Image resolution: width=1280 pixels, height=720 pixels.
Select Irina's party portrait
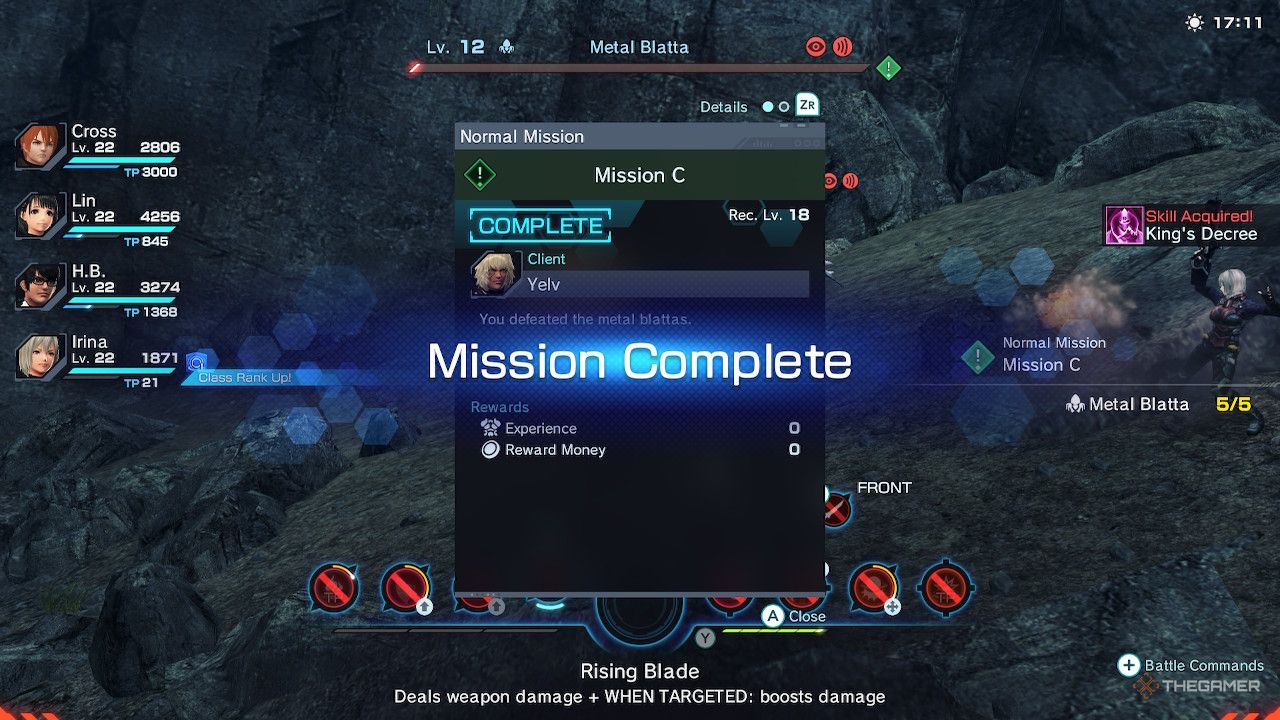(41, 356)
